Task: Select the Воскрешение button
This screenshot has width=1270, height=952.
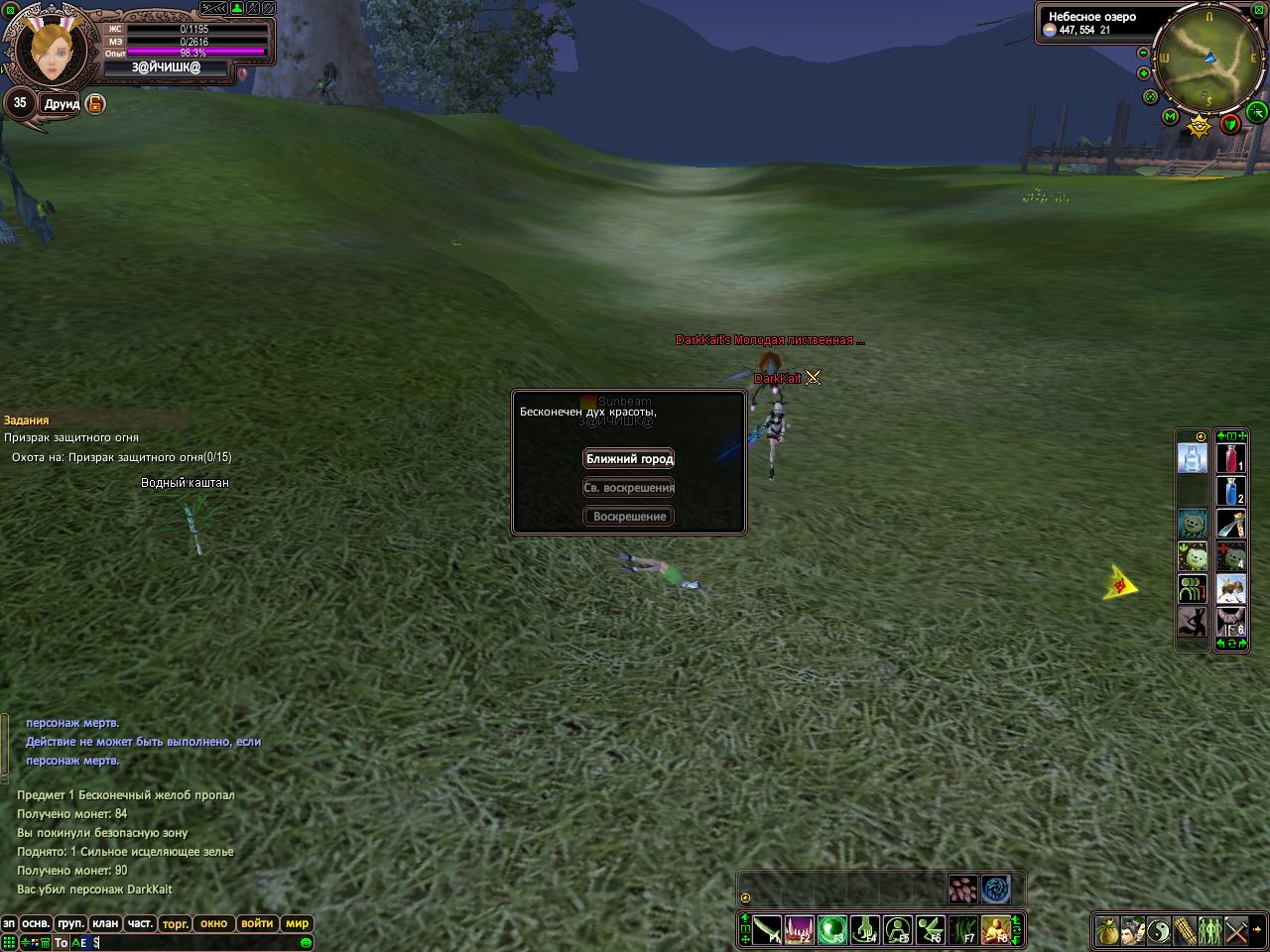Action: point(629,517)
